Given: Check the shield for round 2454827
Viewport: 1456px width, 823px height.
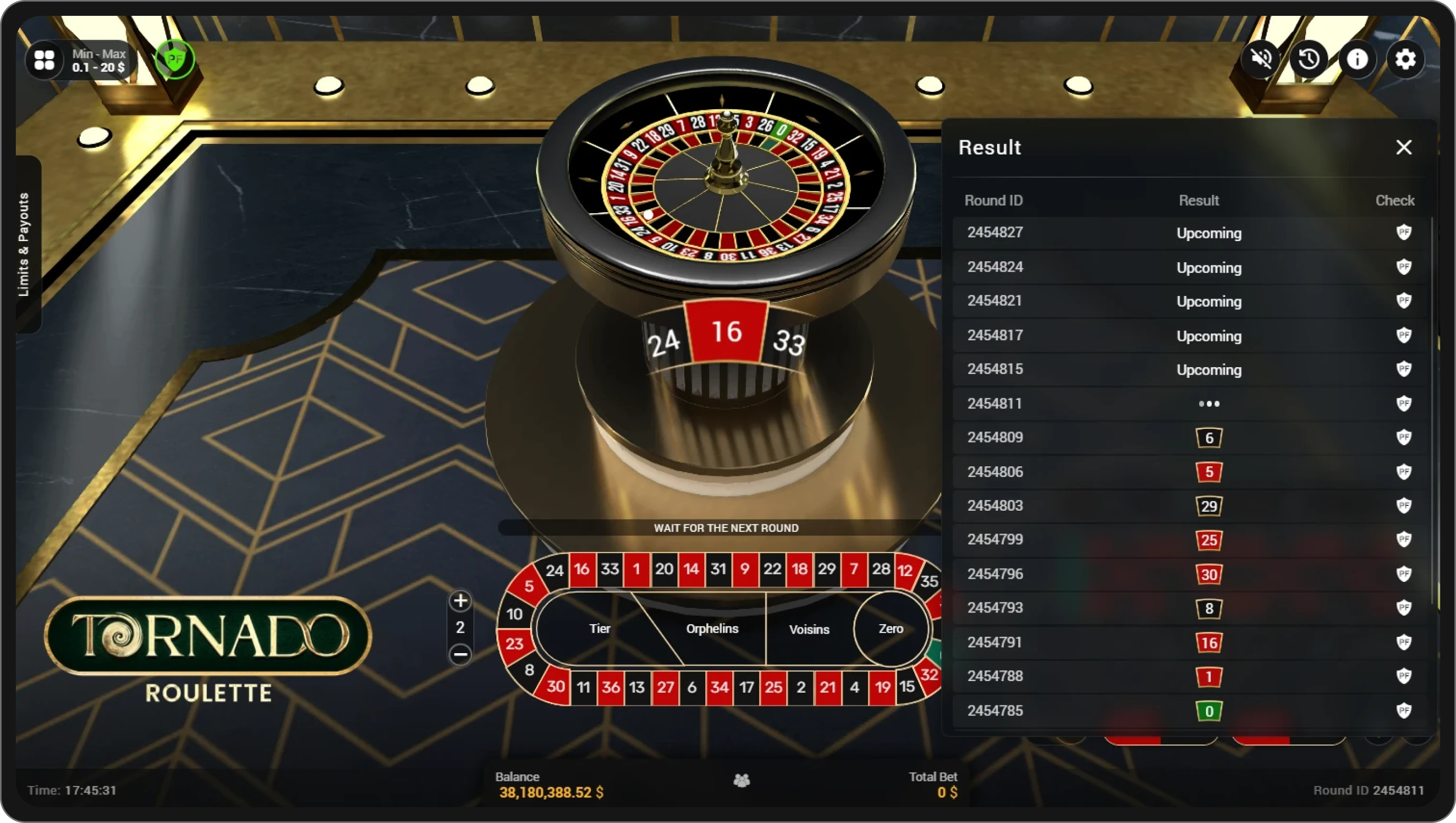Looking at the screenshot, I should [1404, 233].
